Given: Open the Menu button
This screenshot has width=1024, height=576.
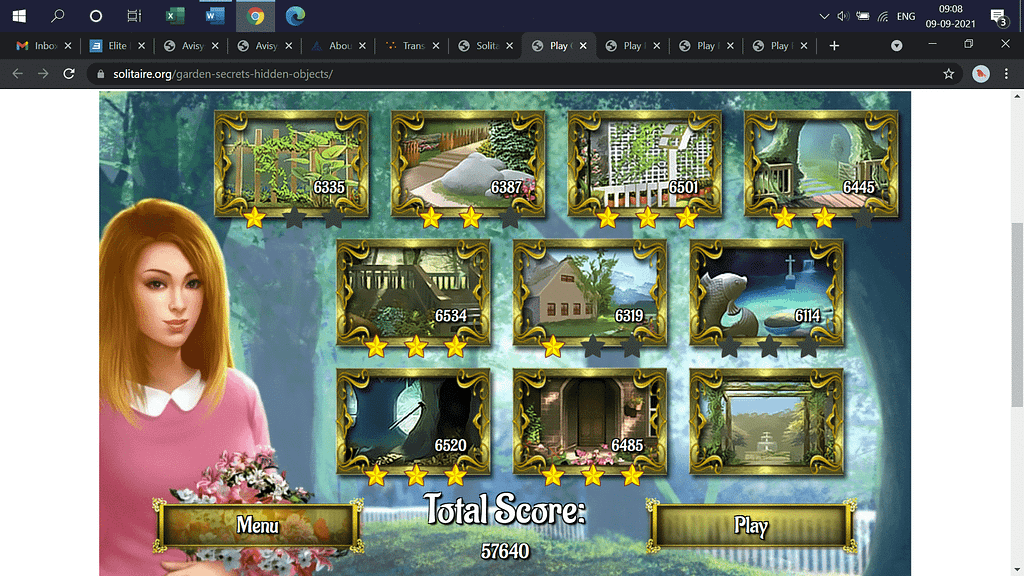Looking at the screenshot, I should tap(257, 525).
